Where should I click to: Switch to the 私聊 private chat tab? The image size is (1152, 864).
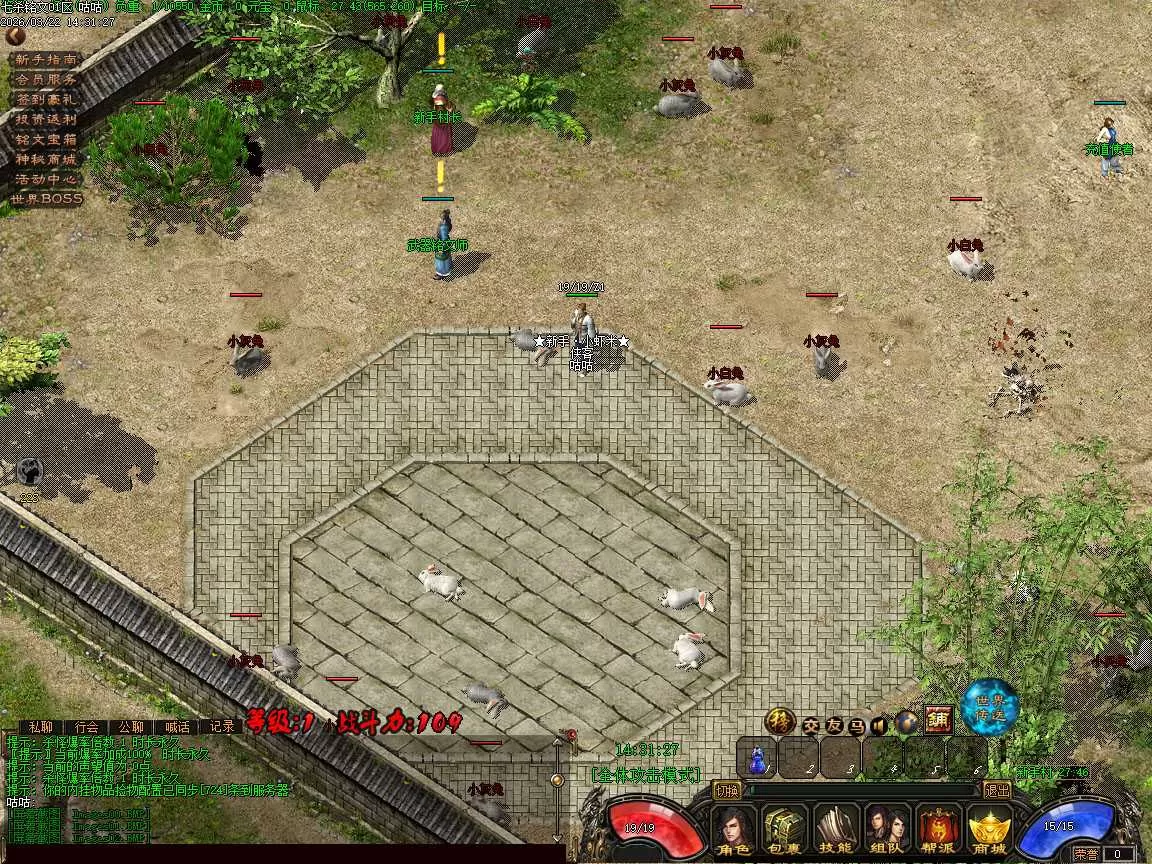[40, 727]
